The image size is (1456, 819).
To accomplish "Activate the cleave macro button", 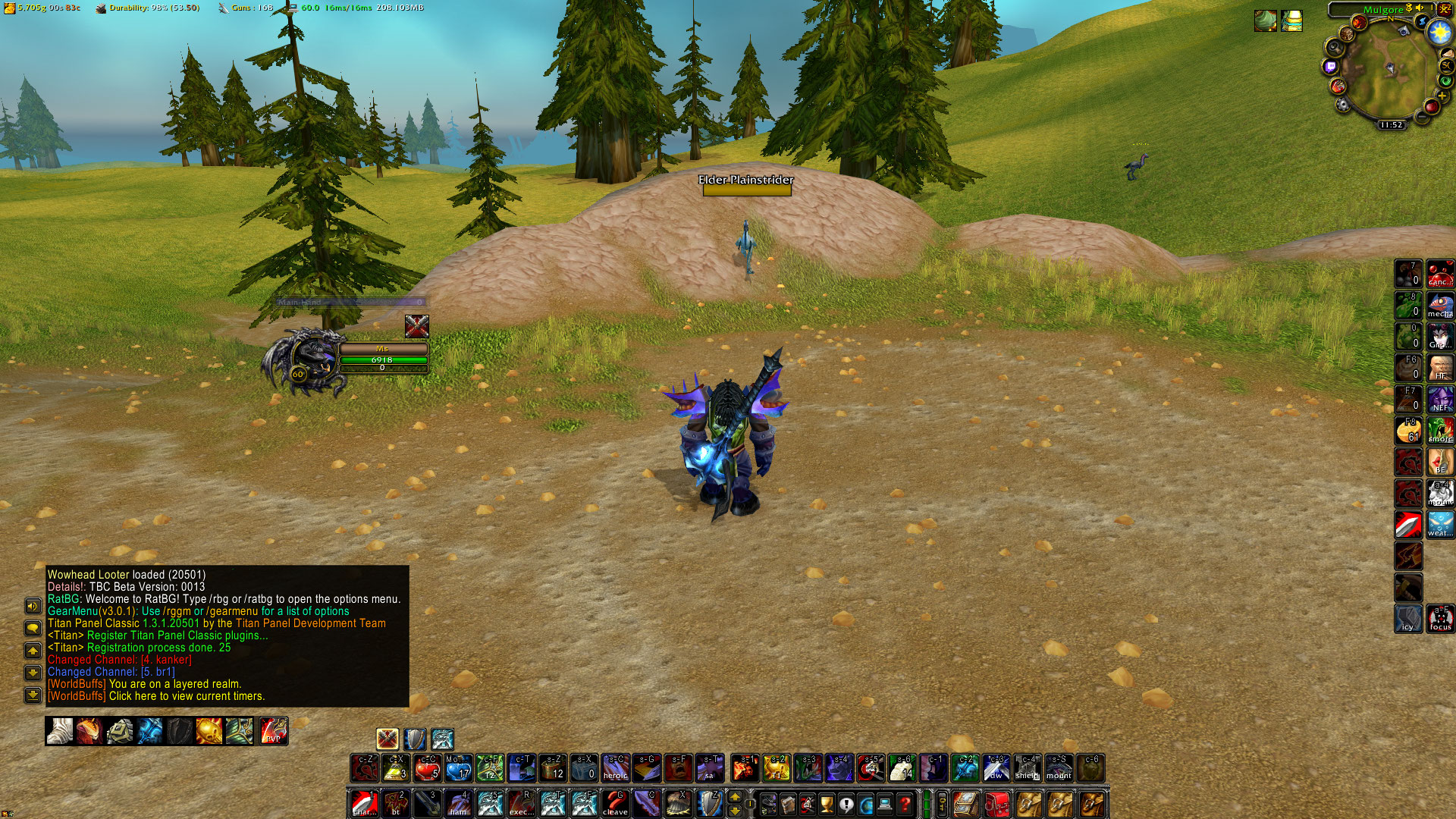I will (x=615, y=803).
